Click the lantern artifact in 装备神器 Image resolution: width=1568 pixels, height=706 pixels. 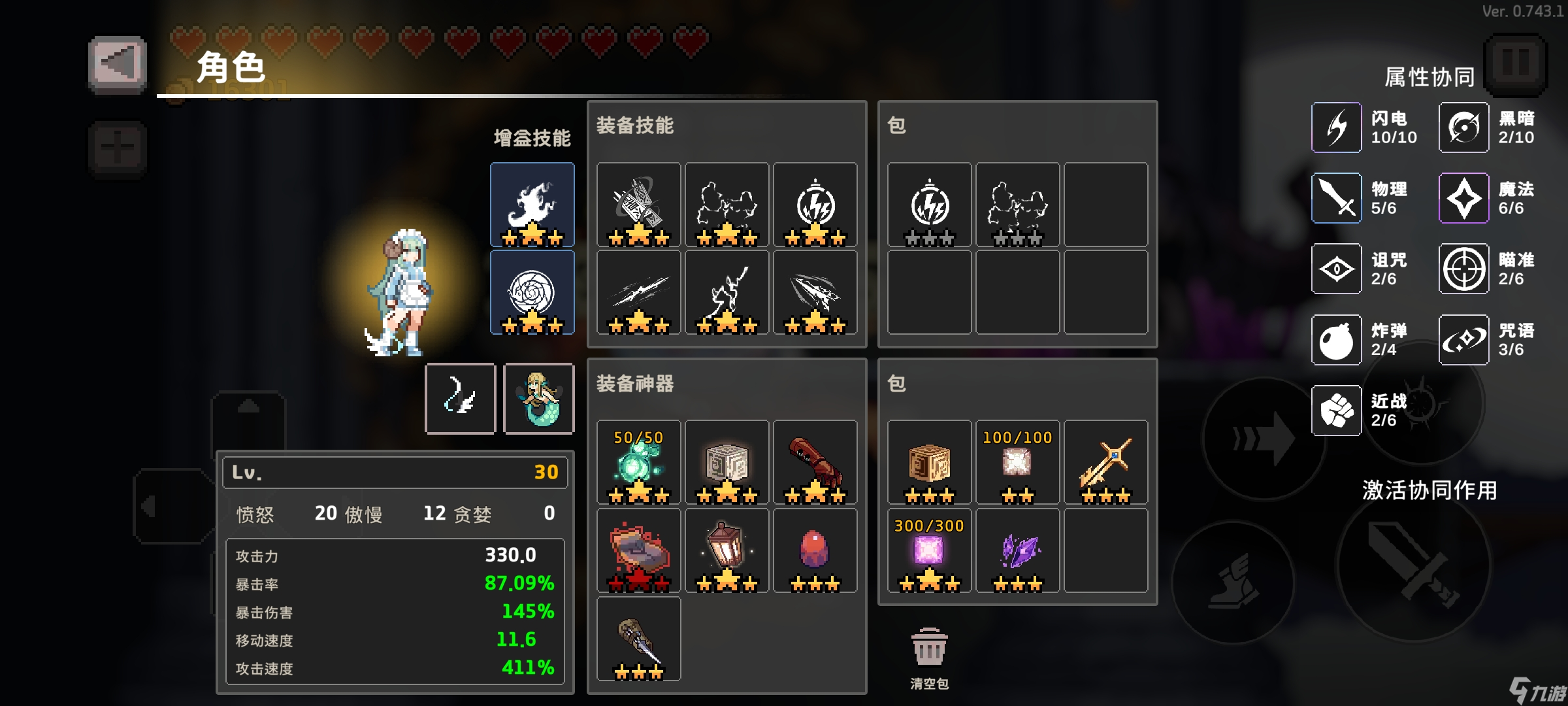[x=727, y=548]
